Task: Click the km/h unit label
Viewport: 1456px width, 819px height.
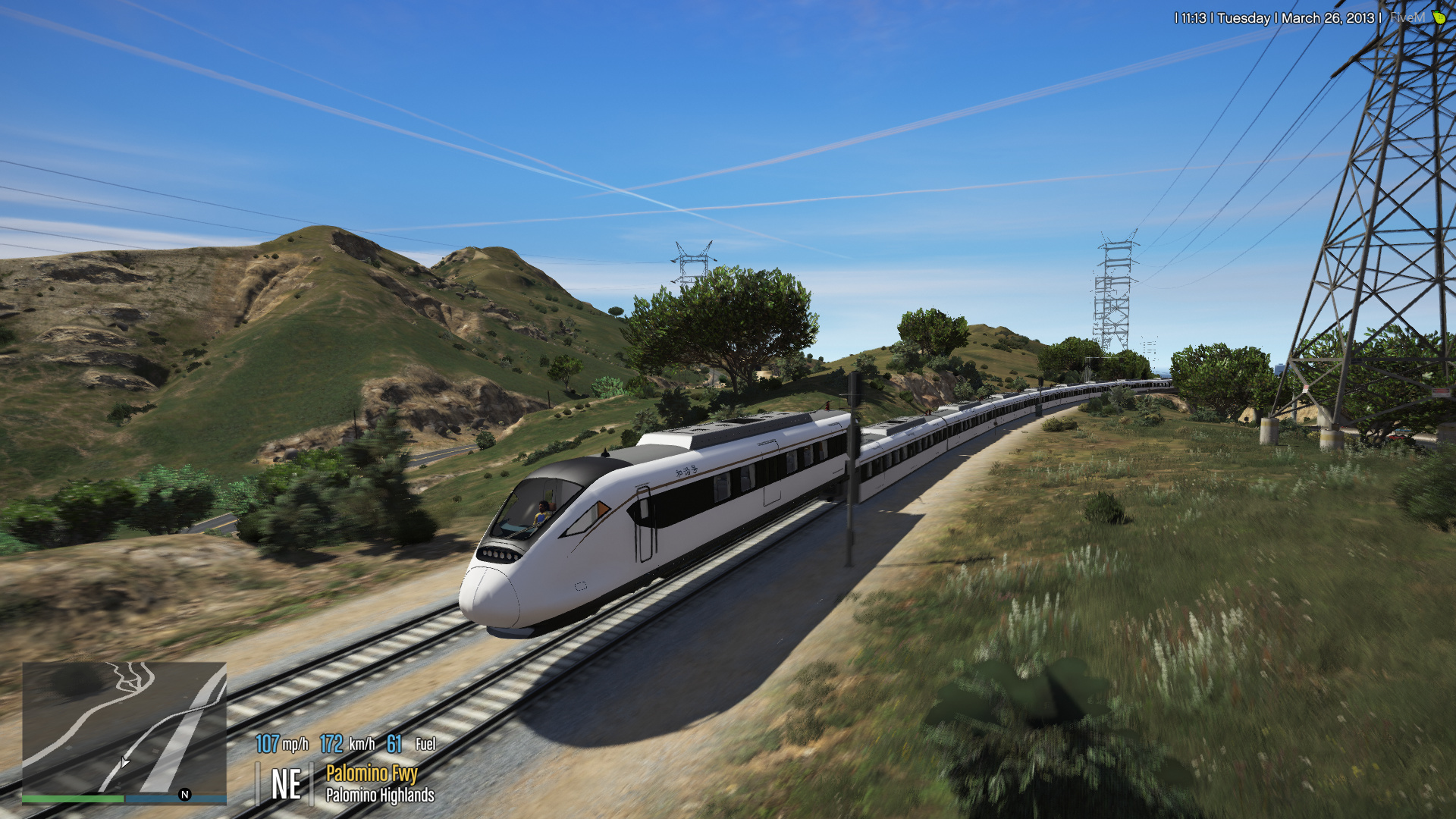Action: 361,745
